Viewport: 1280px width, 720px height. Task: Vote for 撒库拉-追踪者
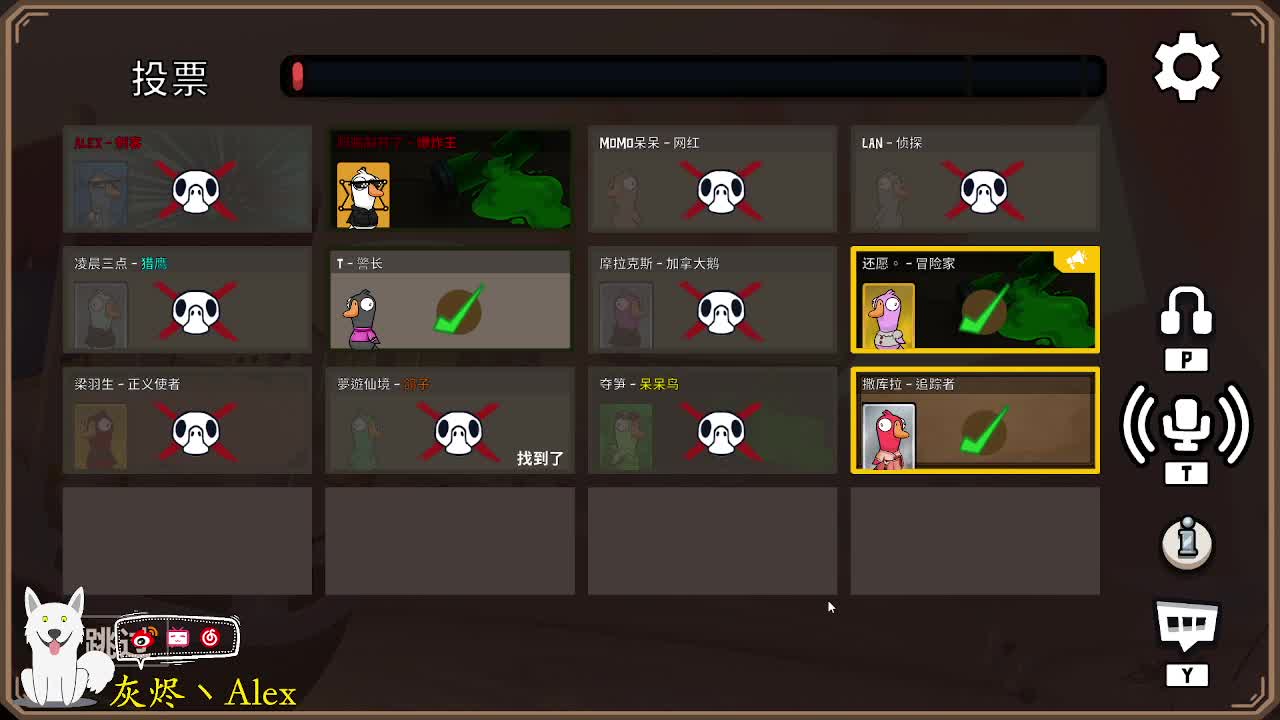[975, 420]
